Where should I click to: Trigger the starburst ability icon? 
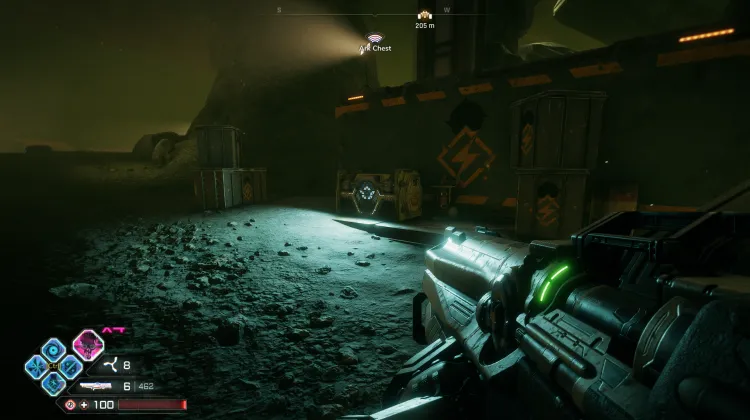point(37,366)
